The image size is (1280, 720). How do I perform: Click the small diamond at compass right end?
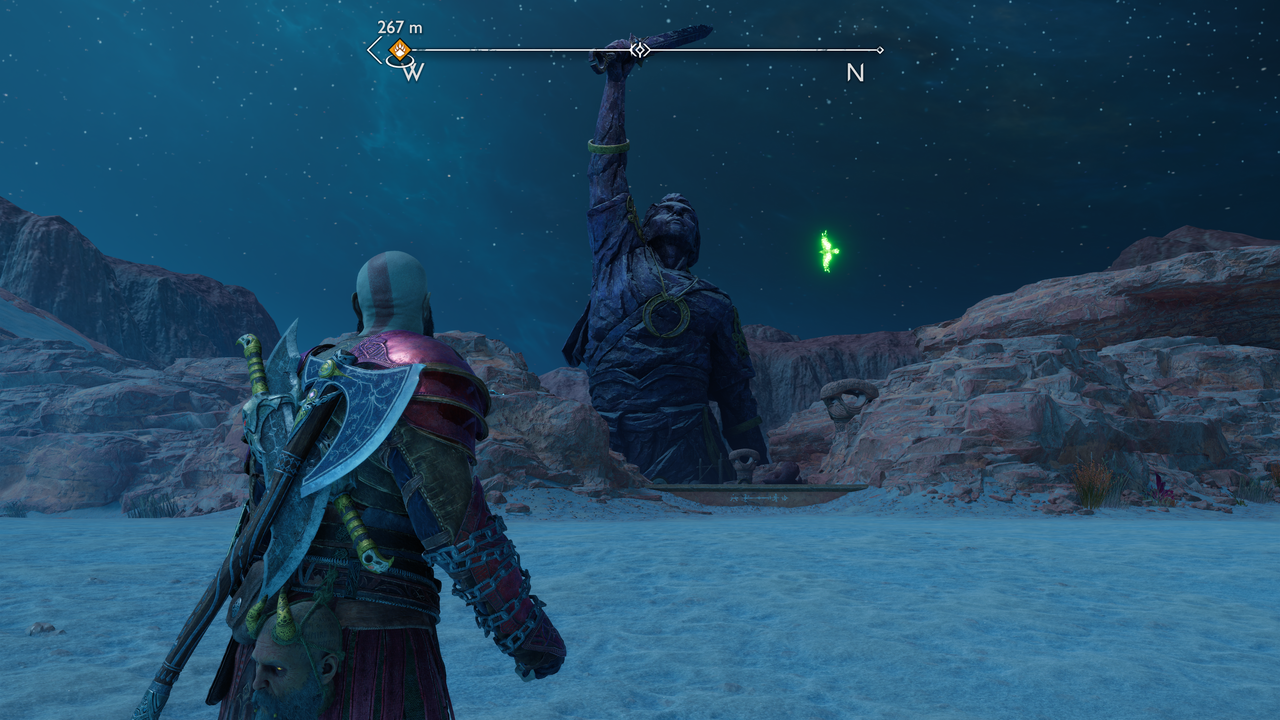point(880,50)
